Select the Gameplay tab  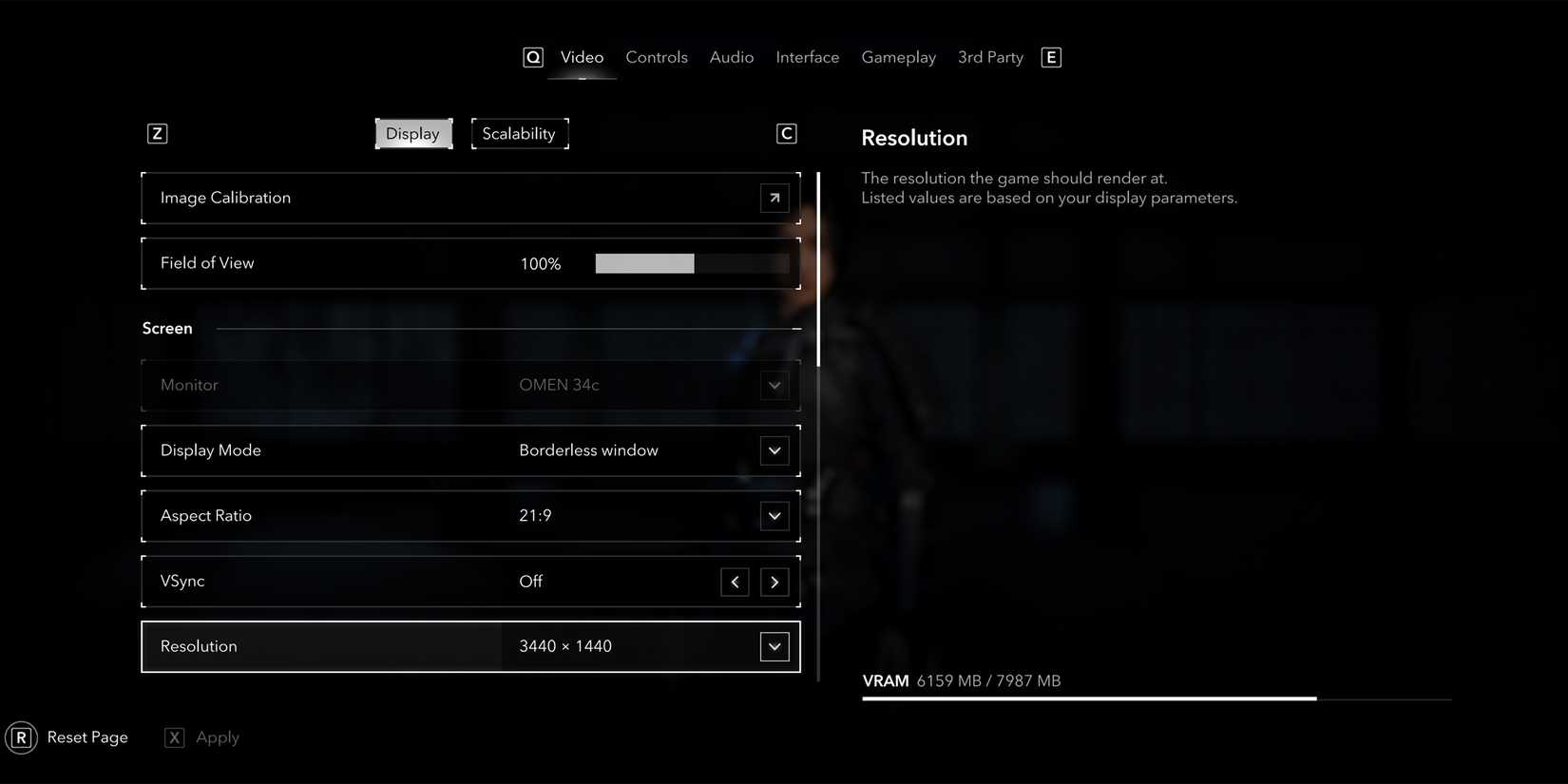point(898,56)
